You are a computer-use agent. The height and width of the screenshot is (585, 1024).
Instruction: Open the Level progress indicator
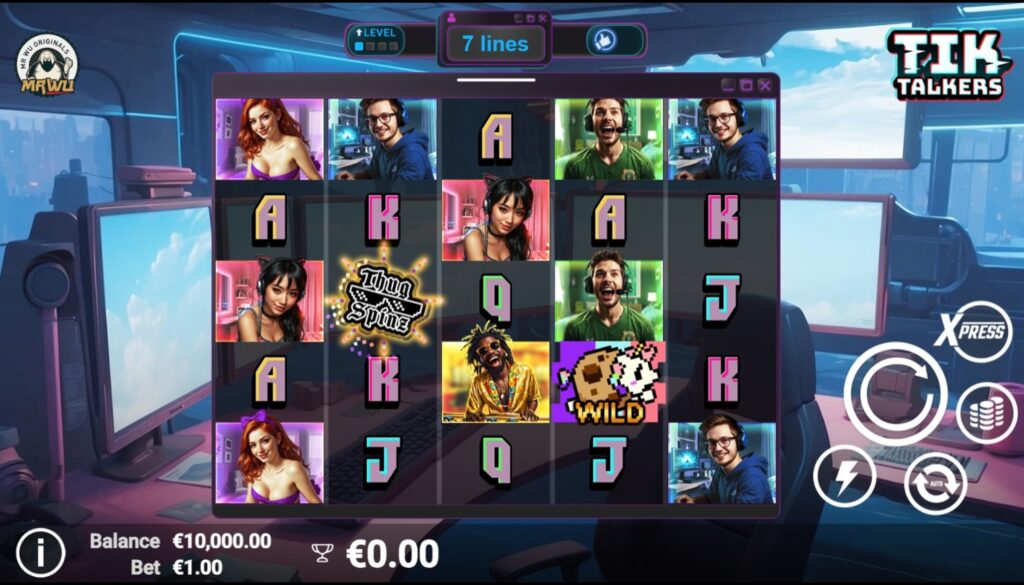point(376,40)
